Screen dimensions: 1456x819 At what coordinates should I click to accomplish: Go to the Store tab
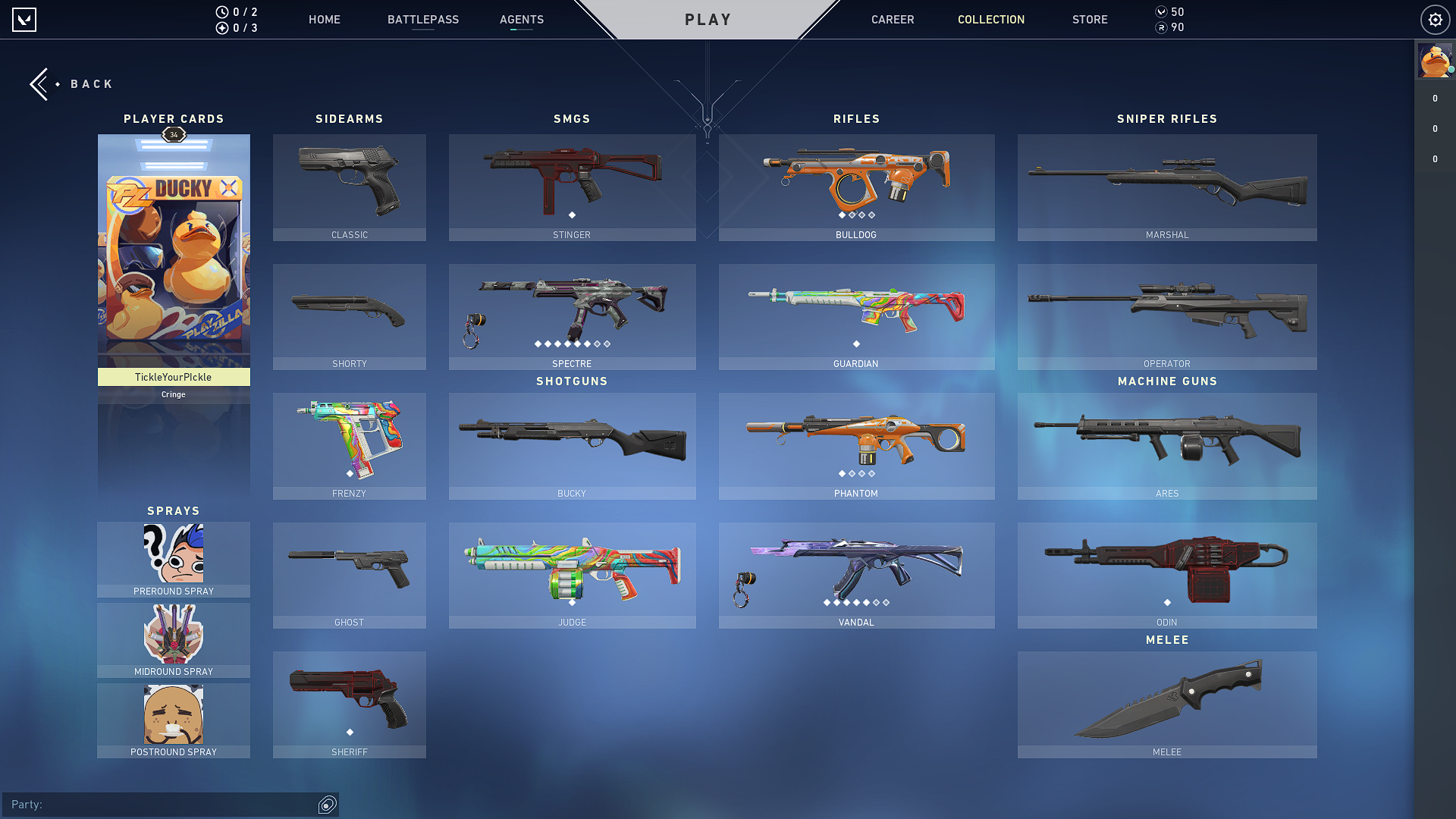point(1090,20)
